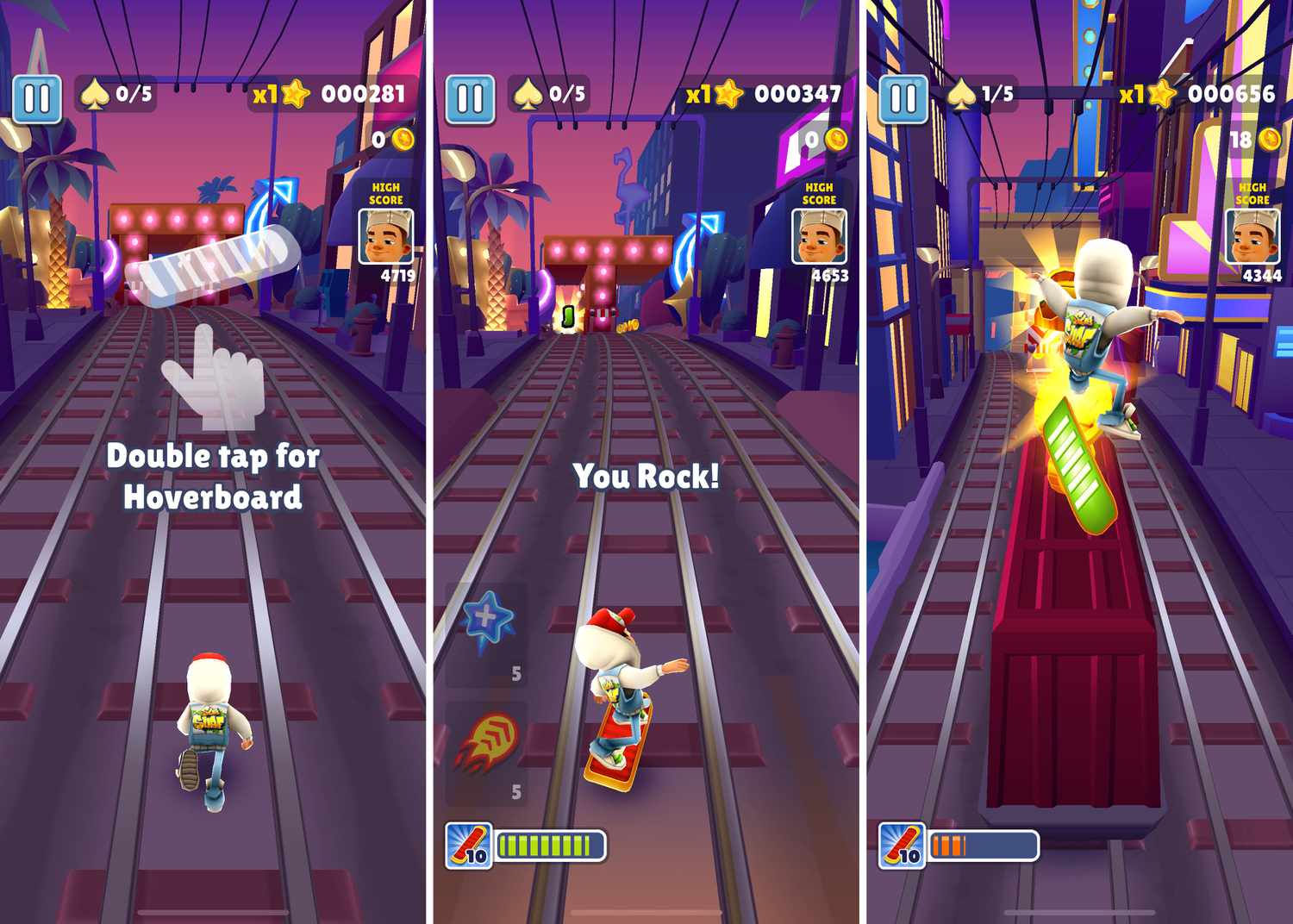This screenshot has height=924, width=1293.
Task: Pause the run showing score 000347
Action: (x=471, y=99)
